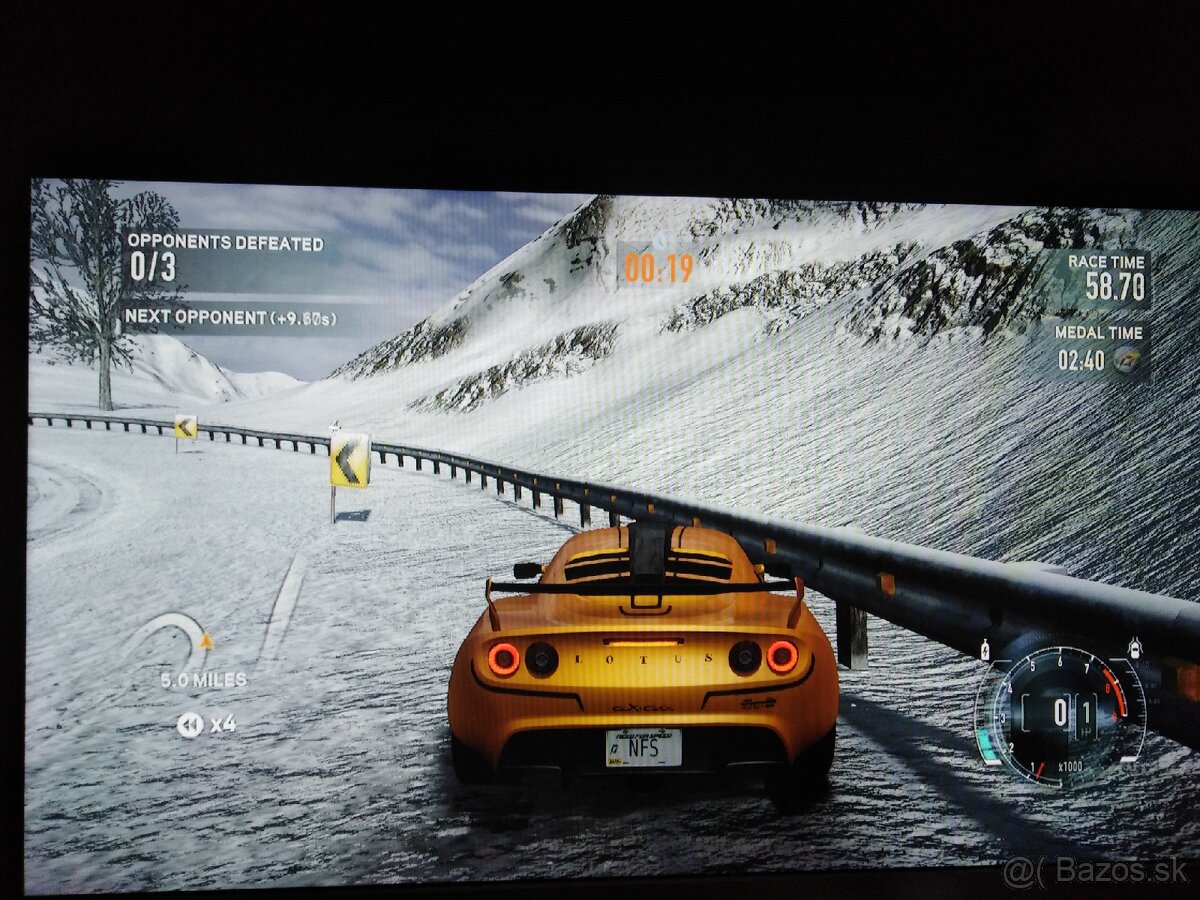Click the tachometer gauge dial
The height and width of the screenshot is (900, 1200).
click(x=1061, y=714)
